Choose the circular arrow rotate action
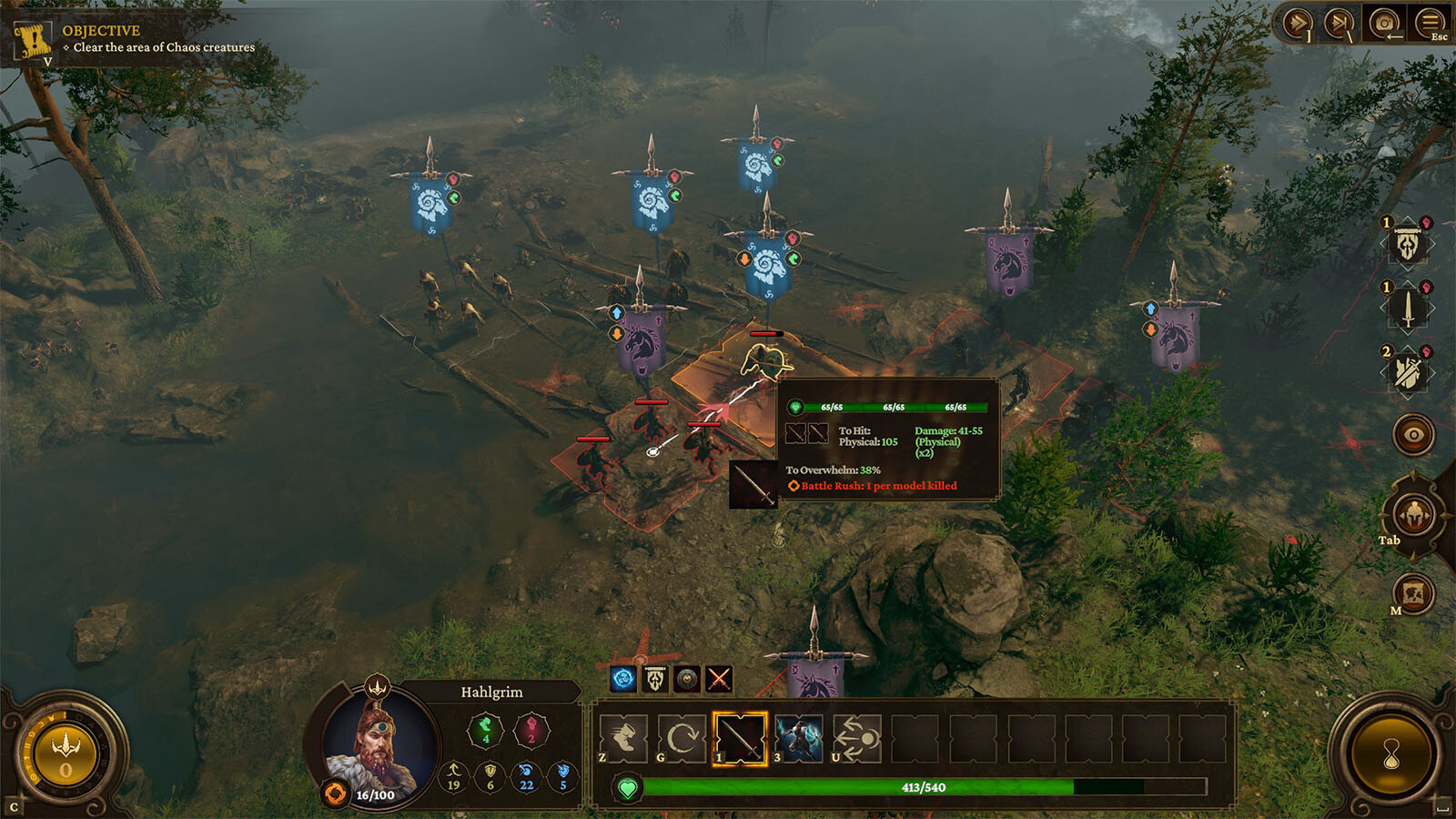This screenshot has width=1456, height=819. (x=682, y=739)
